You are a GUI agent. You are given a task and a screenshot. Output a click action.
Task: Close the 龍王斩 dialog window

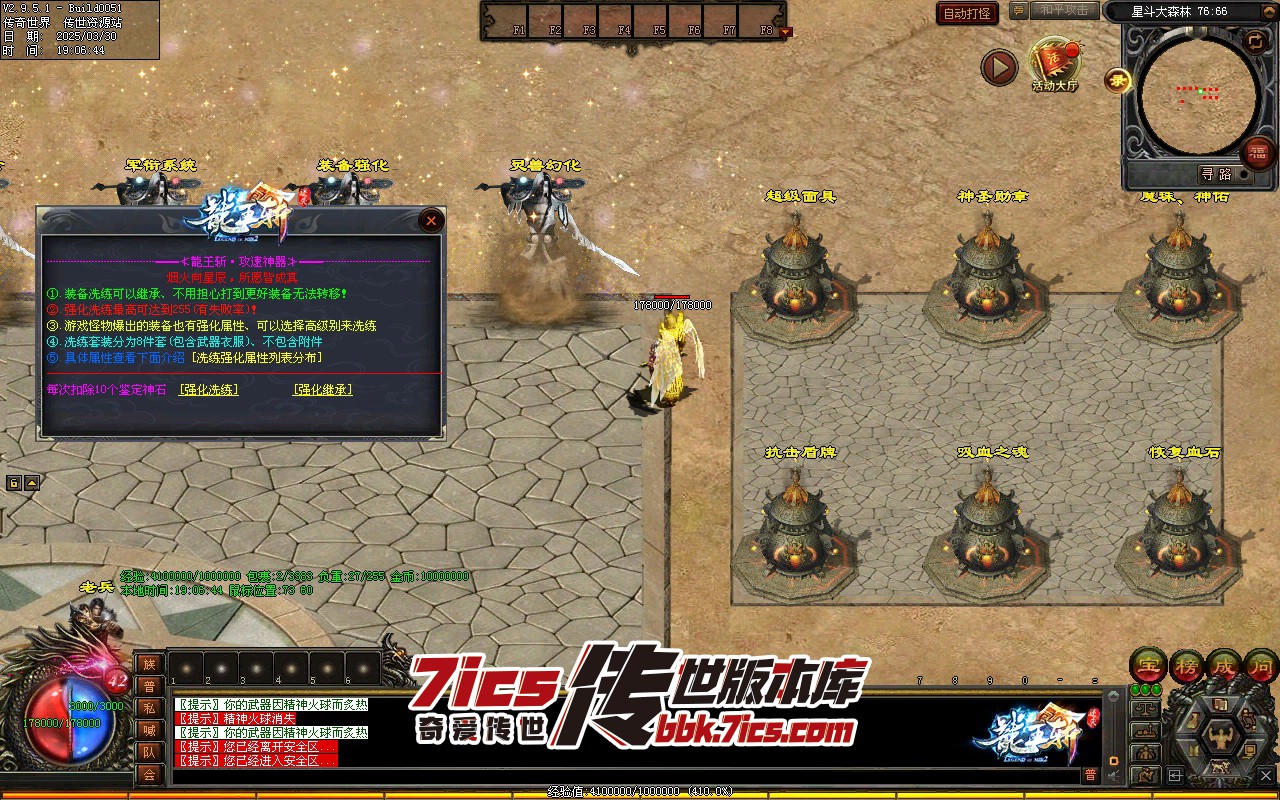click(x=431, y=220)
